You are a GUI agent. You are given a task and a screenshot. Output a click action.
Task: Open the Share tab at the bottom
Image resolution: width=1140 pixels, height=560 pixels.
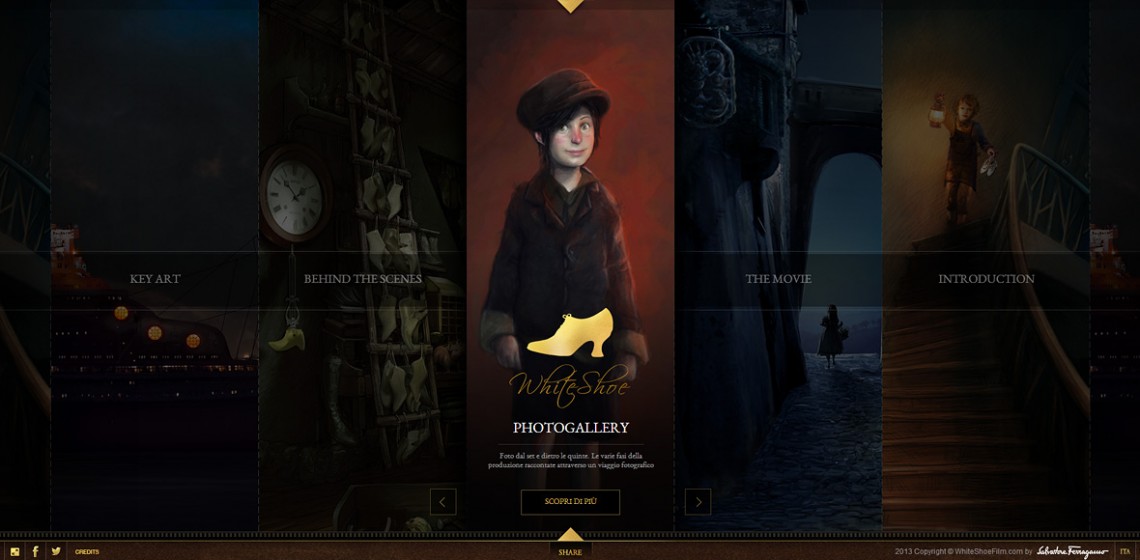click(x=570, y=551)
